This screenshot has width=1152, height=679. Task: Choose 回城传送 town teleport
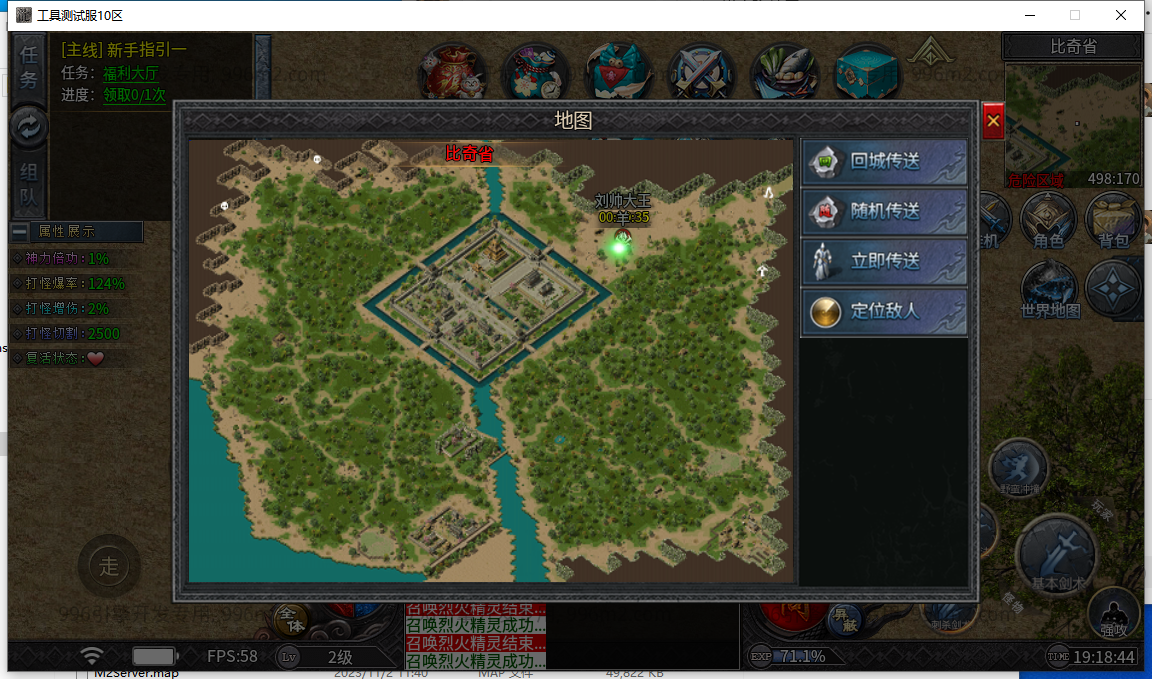tap(884, 161)
